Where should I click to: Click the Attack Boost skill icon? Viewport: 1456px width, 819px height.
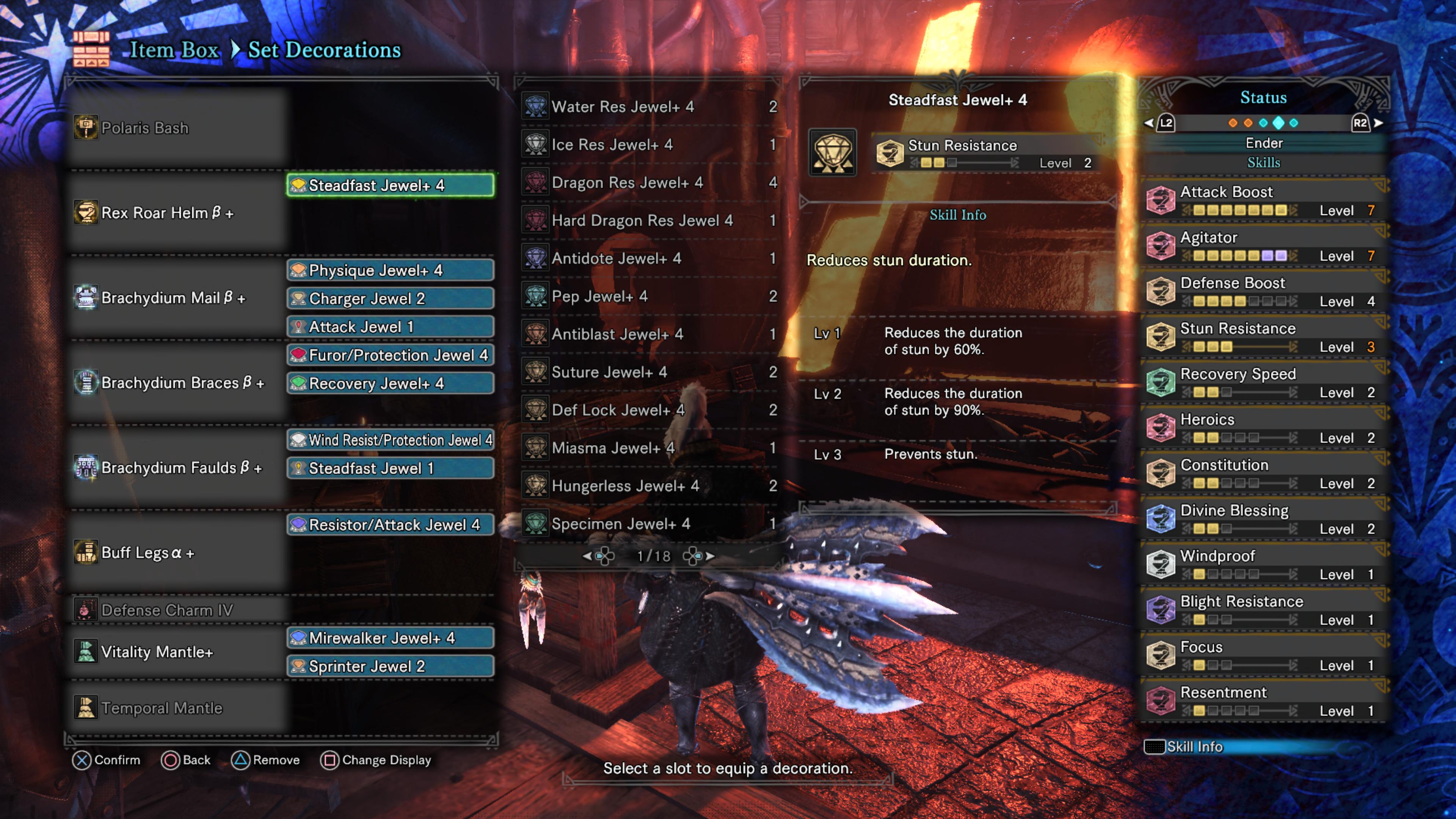pyautogui.click(x=1161, y=200)
